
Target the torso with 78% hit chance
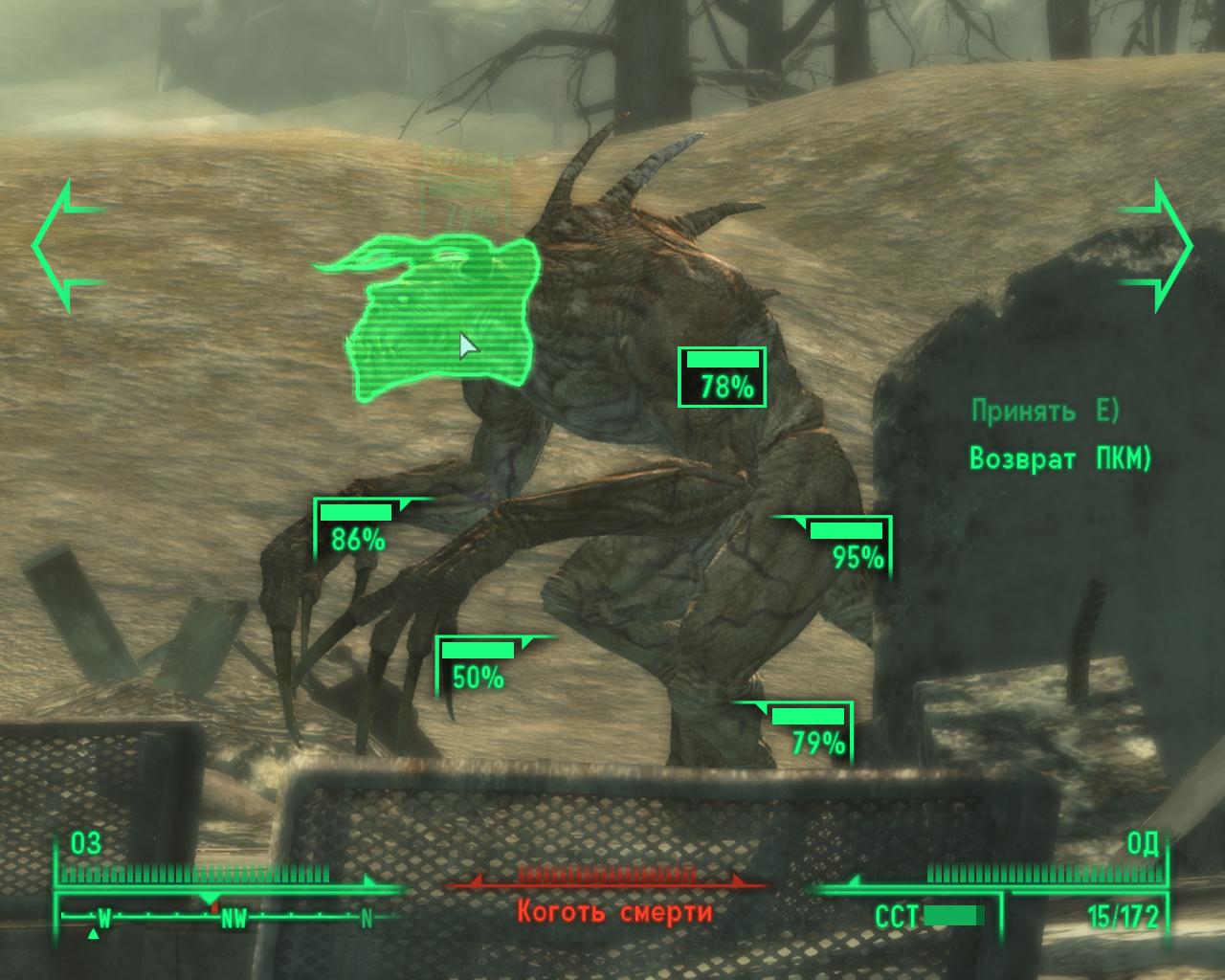[723, 377]
